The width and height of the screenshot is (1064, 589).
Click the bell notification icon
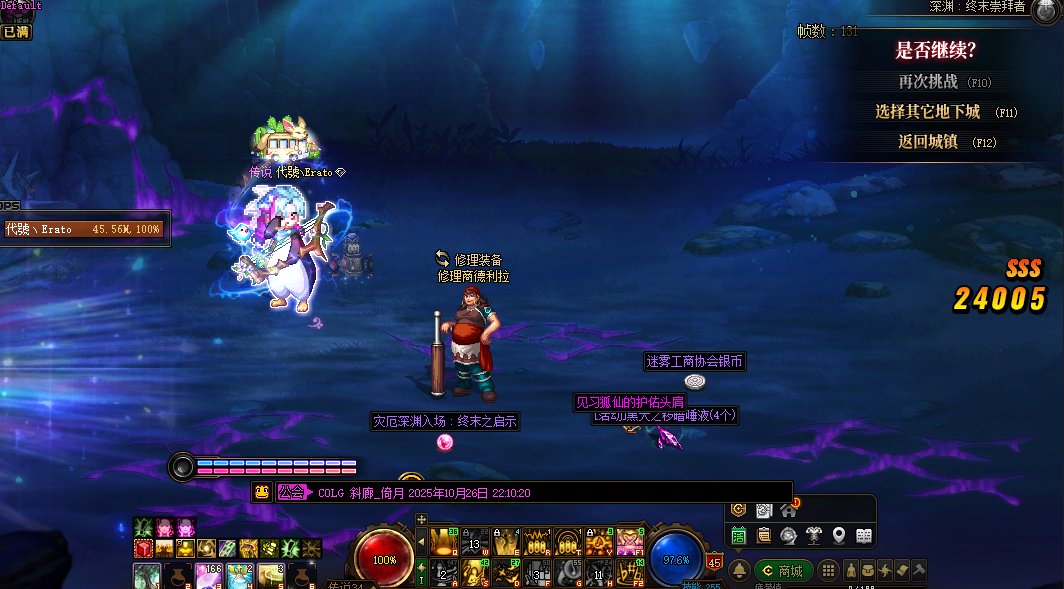click(740, 570)
